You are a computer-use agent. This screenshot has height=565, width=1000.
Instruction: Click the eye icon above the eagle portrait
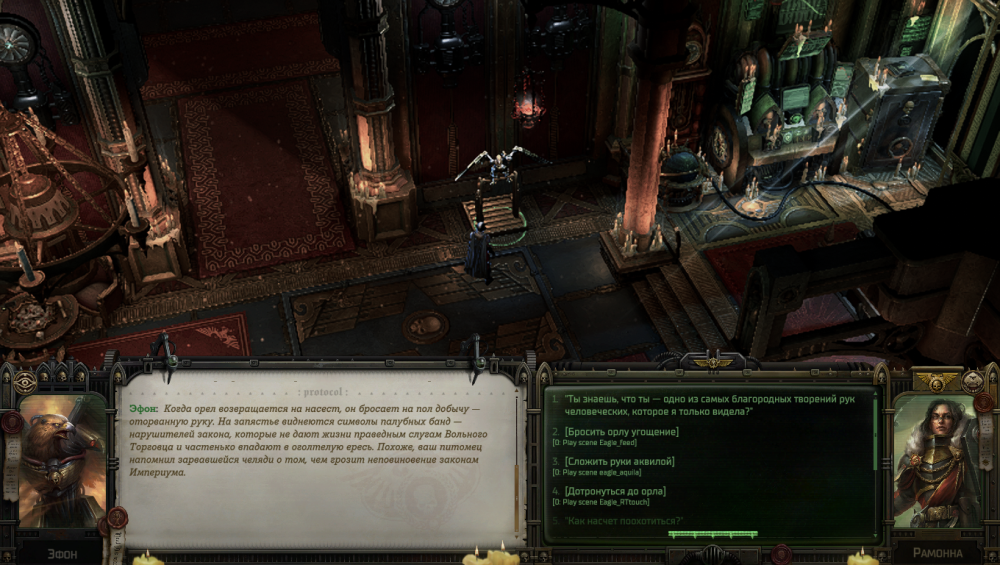24,382
